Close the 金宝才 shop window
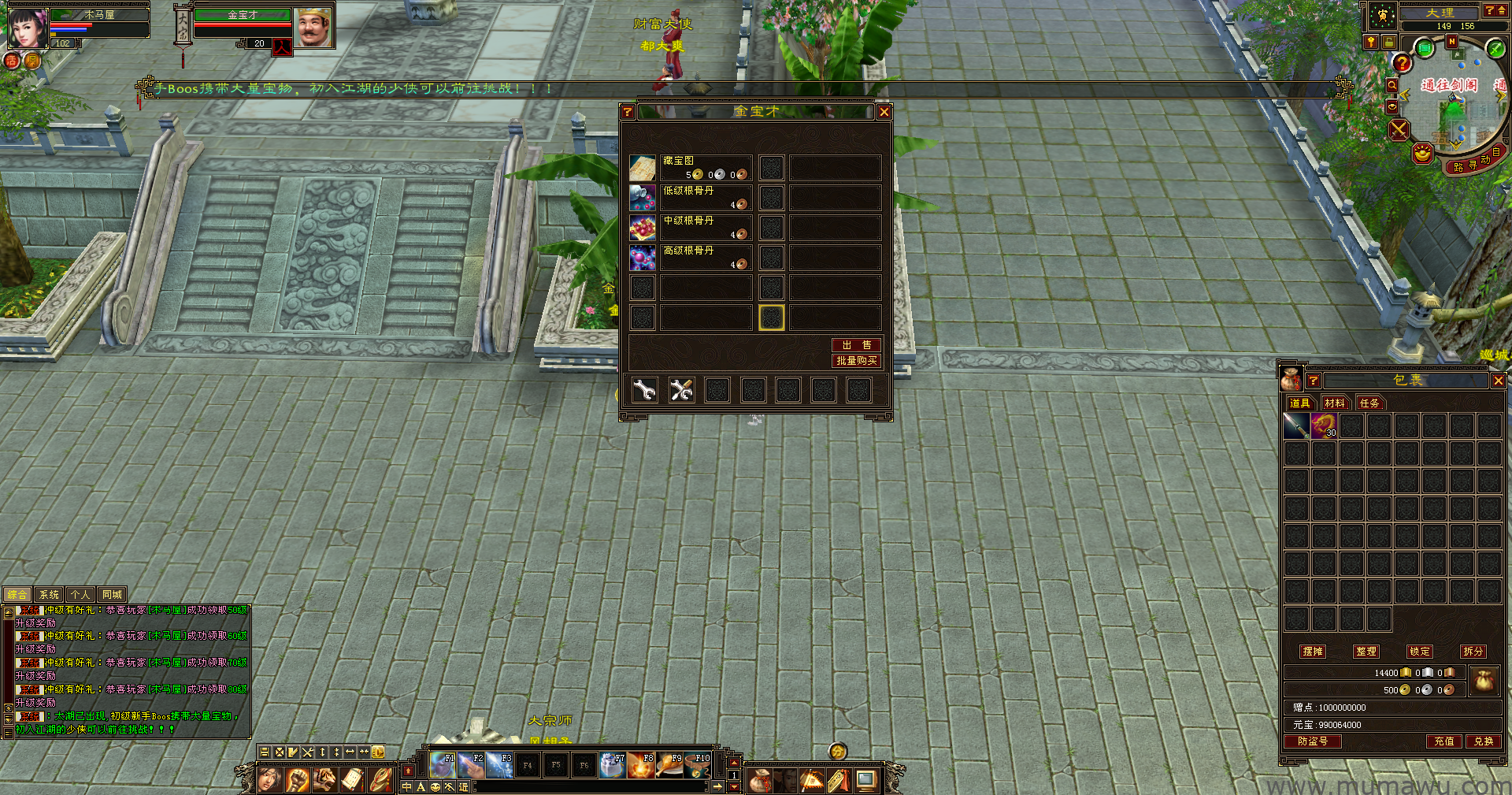The image size is (1512, 795). click(x=884, y=112)
